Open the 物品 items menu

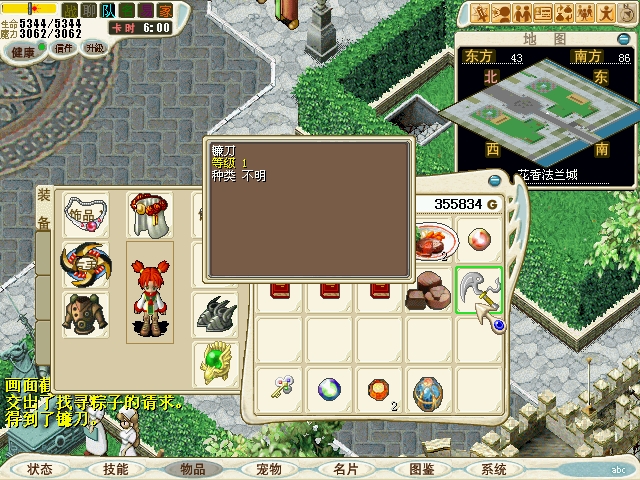191,468
